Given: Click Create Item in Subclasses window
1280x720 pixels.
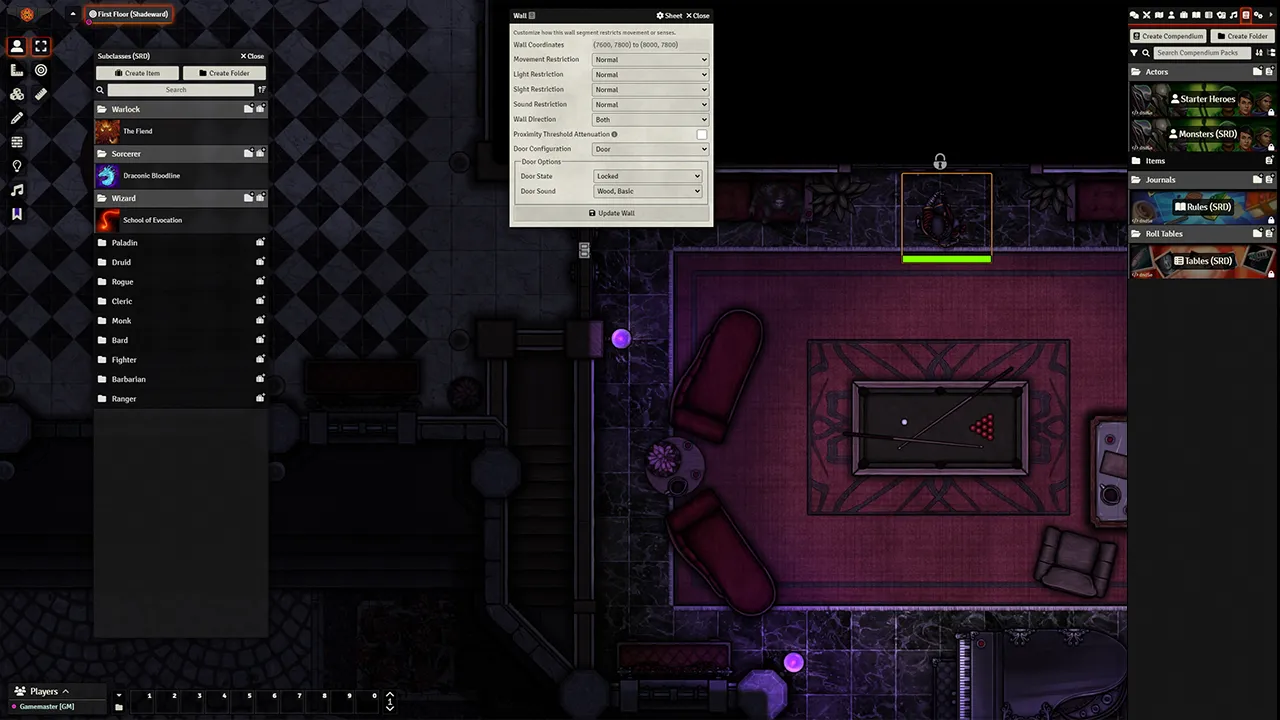Looking at the screenshot, I should coord(137,73).
